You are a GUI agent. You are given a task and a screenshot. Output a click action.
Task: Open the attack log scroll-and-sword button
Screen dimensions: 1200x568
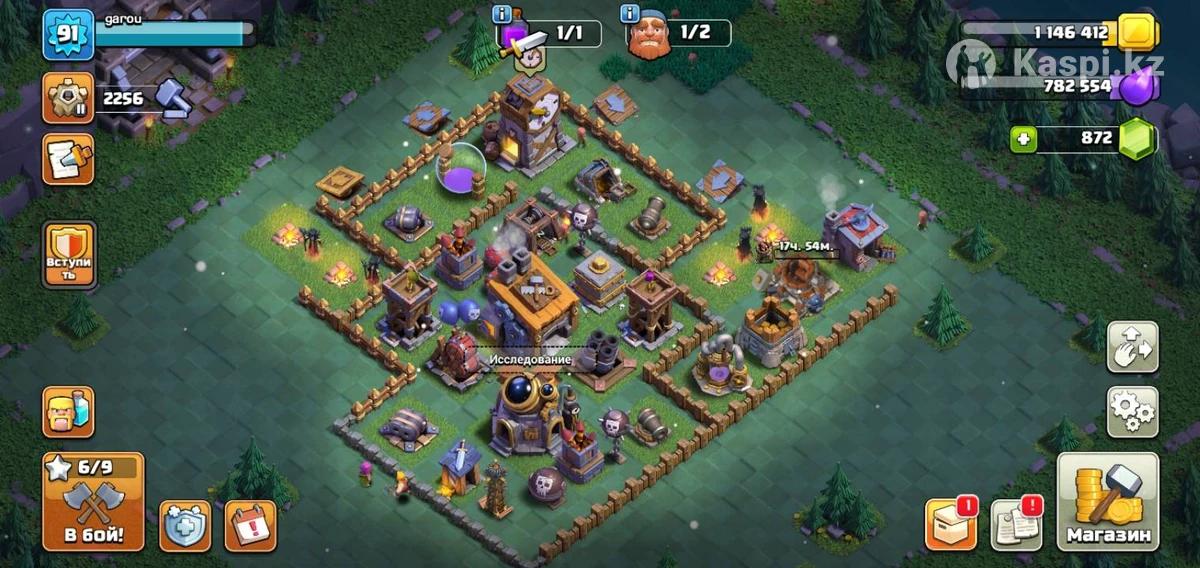[x=68, y=159]
